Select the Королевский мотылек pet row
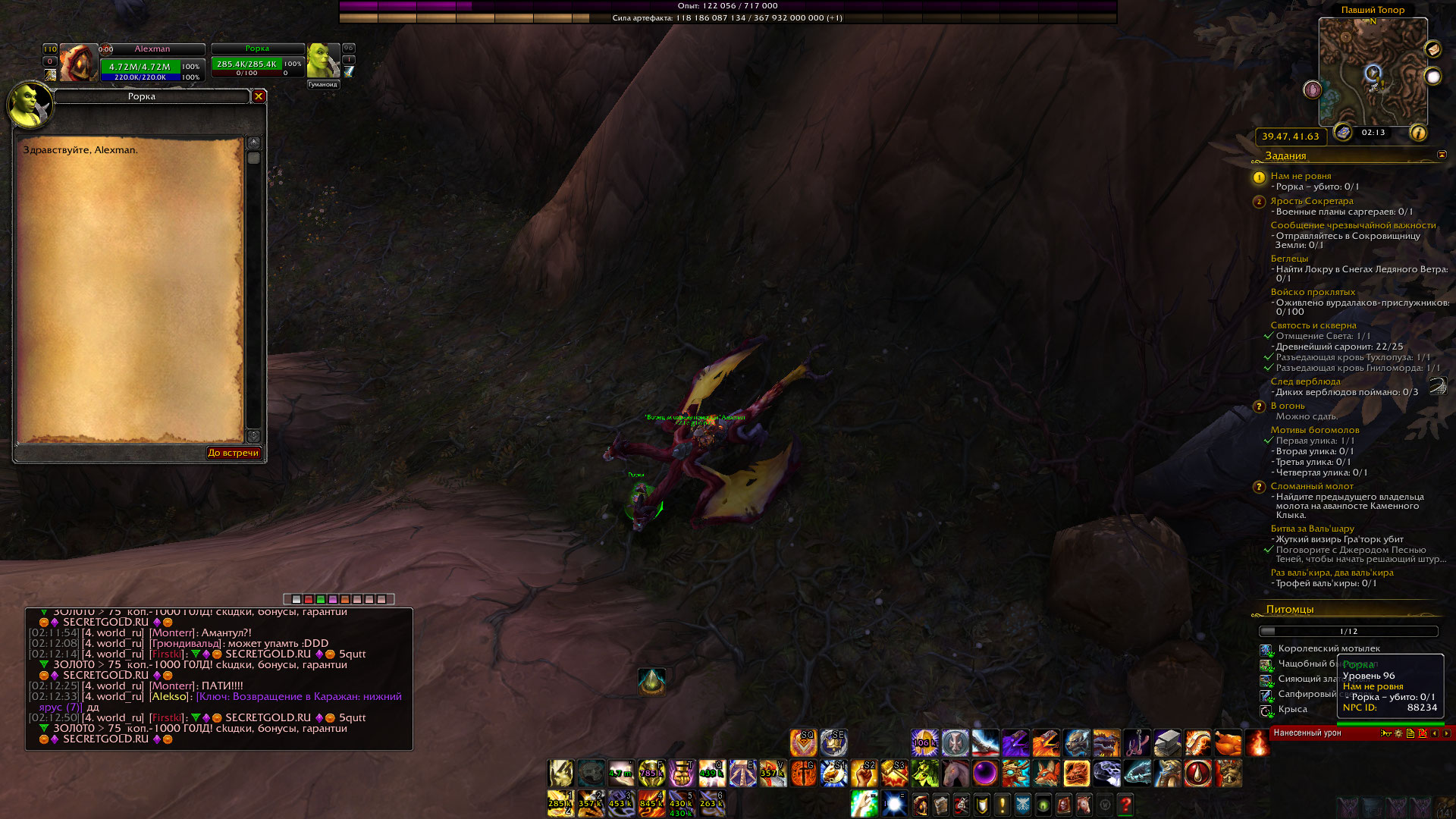The width and height of the screenshot is (1456, 819). point(1329,648)
